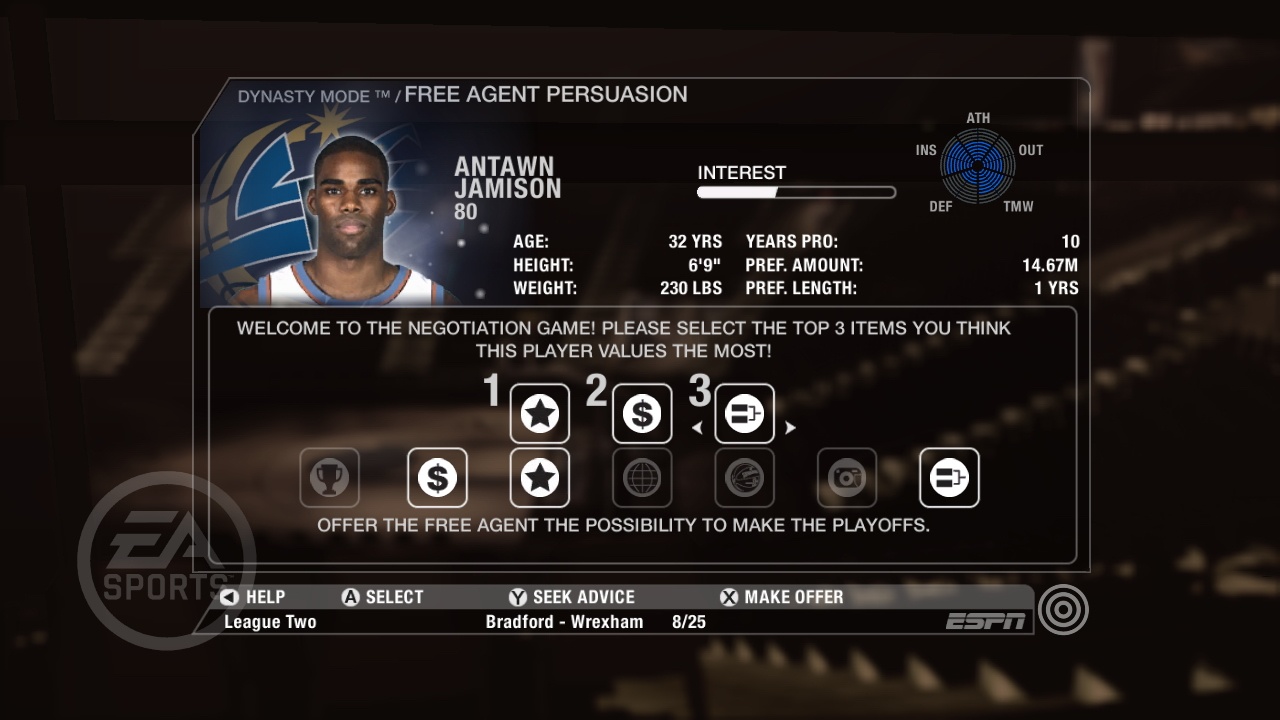Toggle the playoffs icon in slot 3
Viewport: 1280px width, 720px height.
point(744,413)
